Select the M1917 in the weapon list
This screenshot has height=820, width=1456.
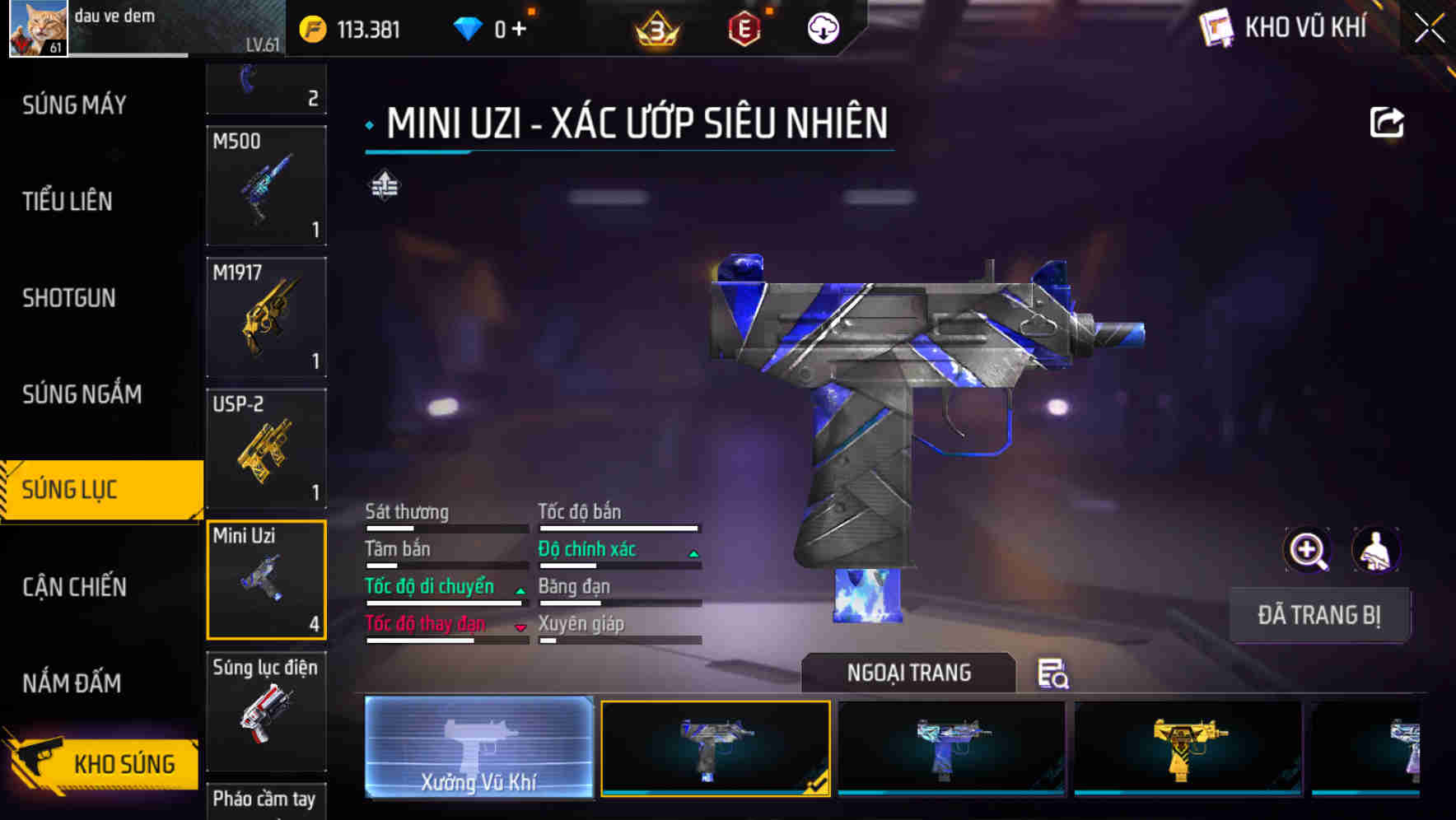click(x=266, y=317)
